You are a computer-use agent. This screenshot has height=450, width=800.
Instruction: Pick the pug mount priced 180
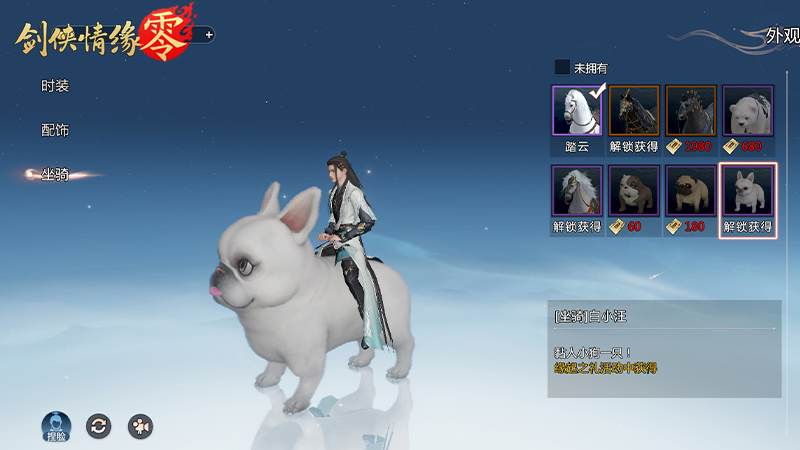pos(691,192)
